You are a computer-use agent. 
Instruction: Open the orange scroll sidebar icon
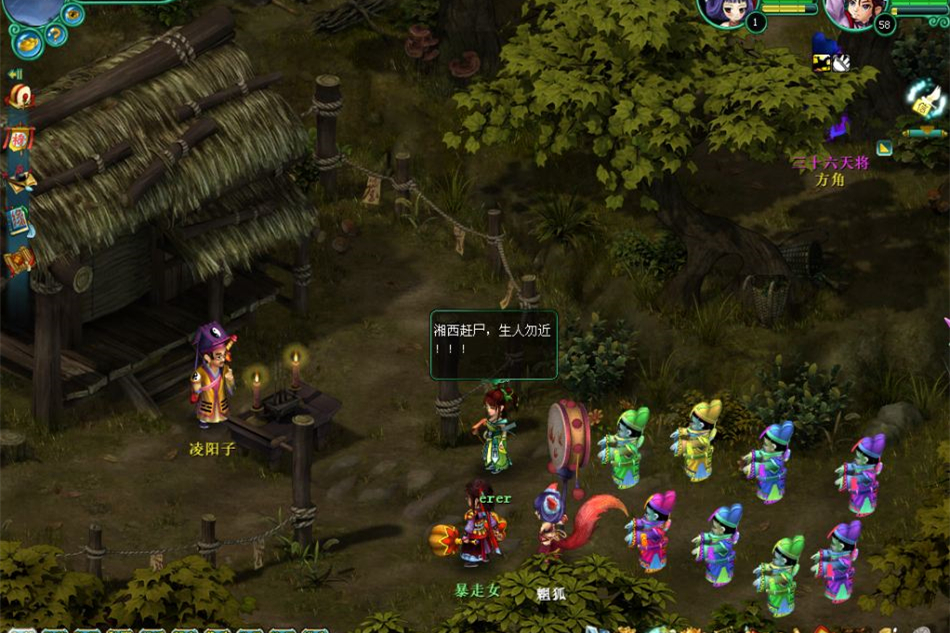pos(19,260)
